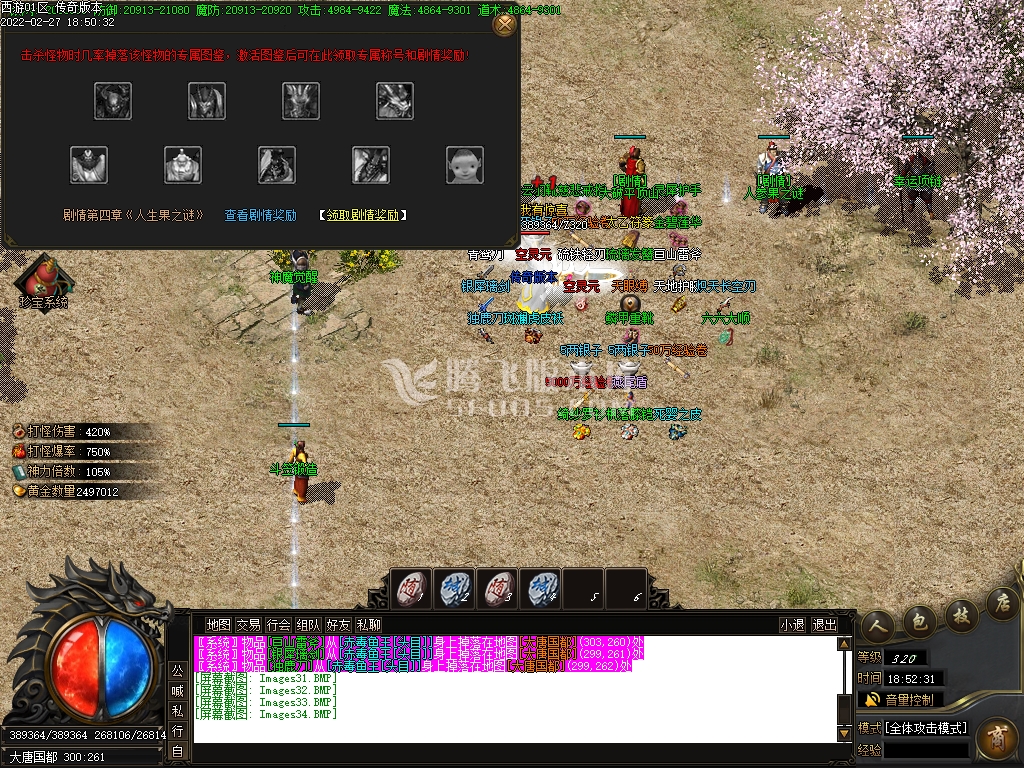This screenshot has width=1024, height=768.
Task: Switch to private chat (私聊) tab
Action: pyautogui.click(x=368, y=625)
